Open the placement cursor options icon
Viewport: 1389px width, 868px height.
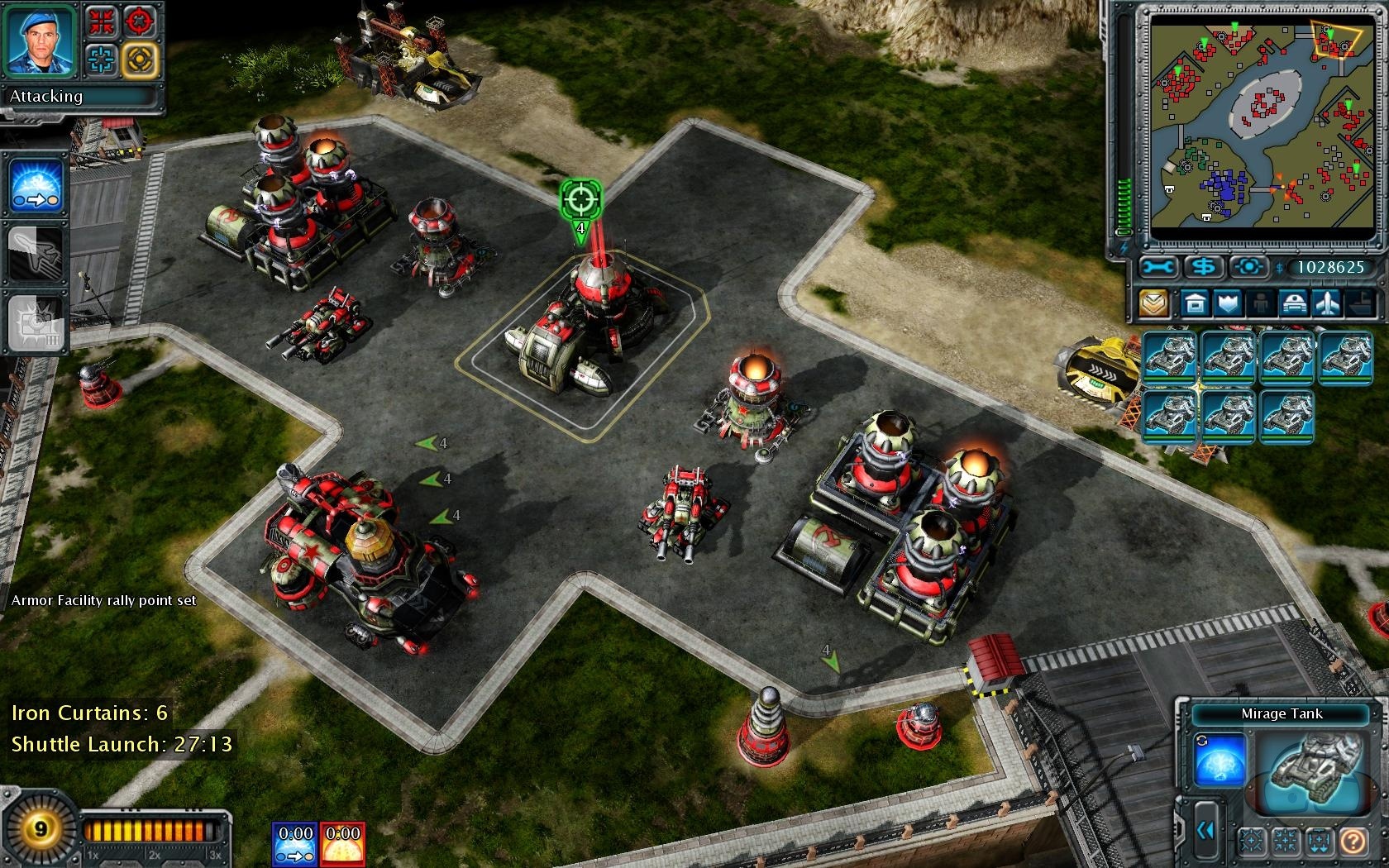pos(1248,266)
